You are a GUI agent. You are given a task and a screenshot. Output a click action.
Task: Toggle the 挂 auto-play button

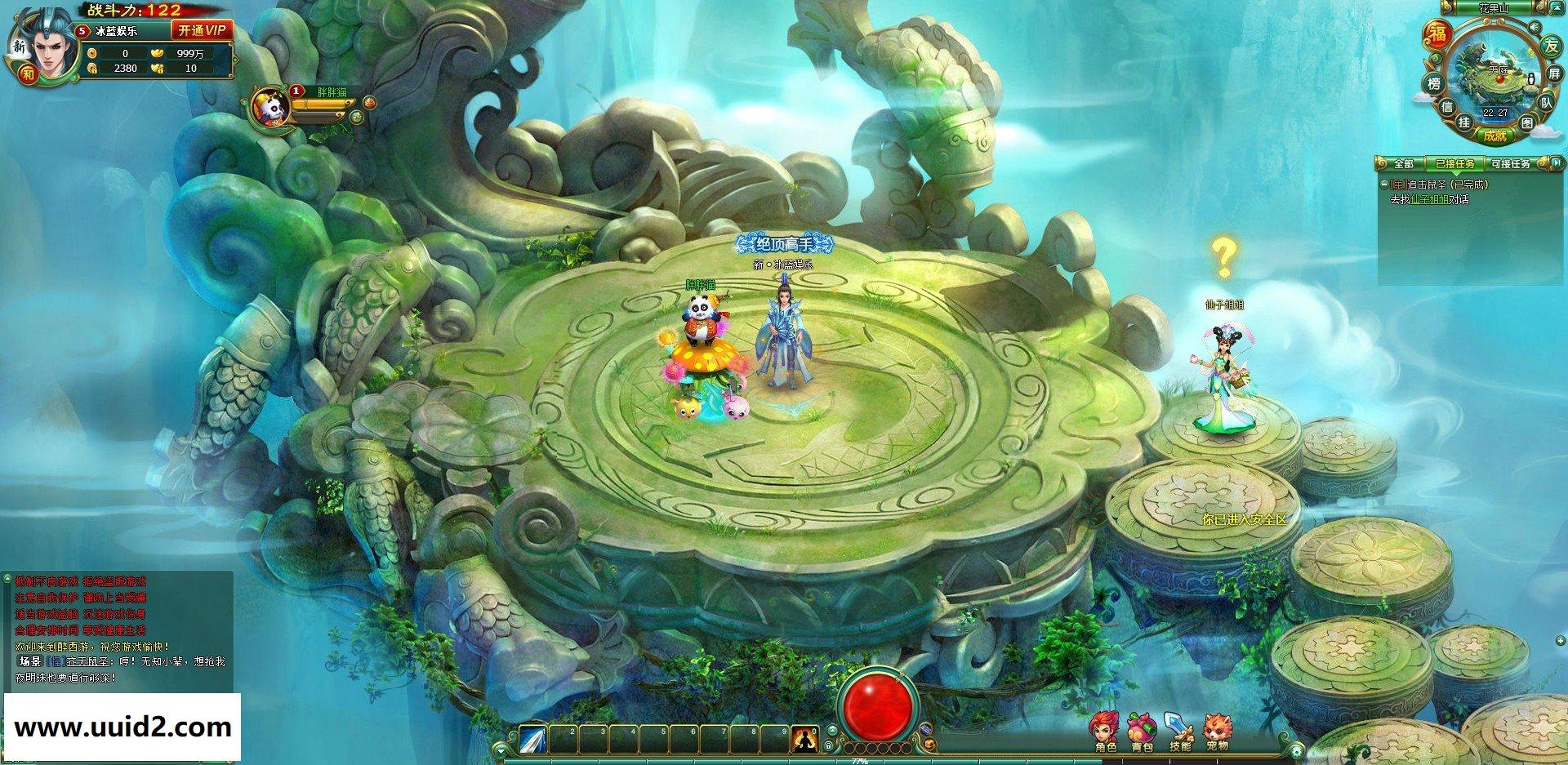pyautogui.click(x=1464, y=122)
